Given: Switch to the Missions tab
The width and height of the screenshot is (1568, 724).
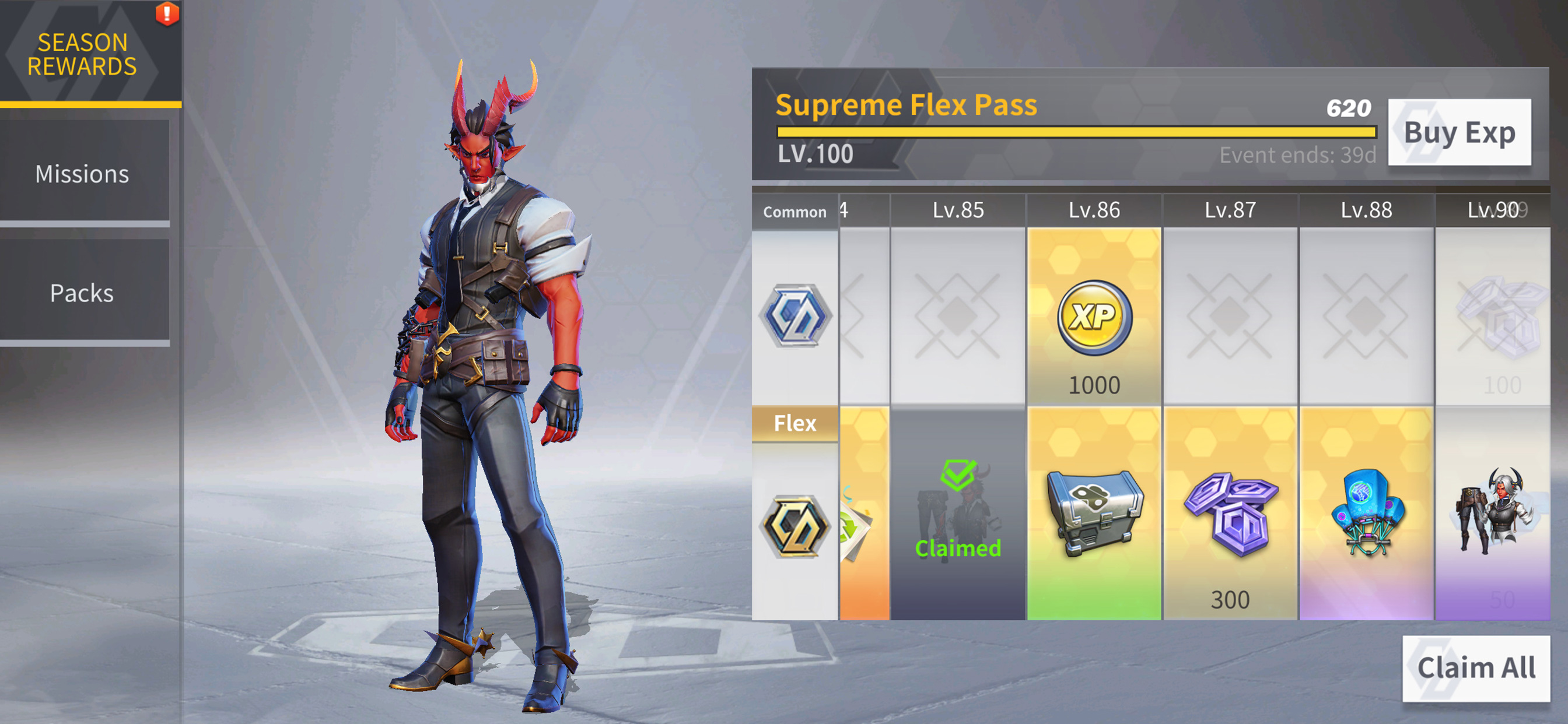Looking at the screenshot, I should [83, 174].
